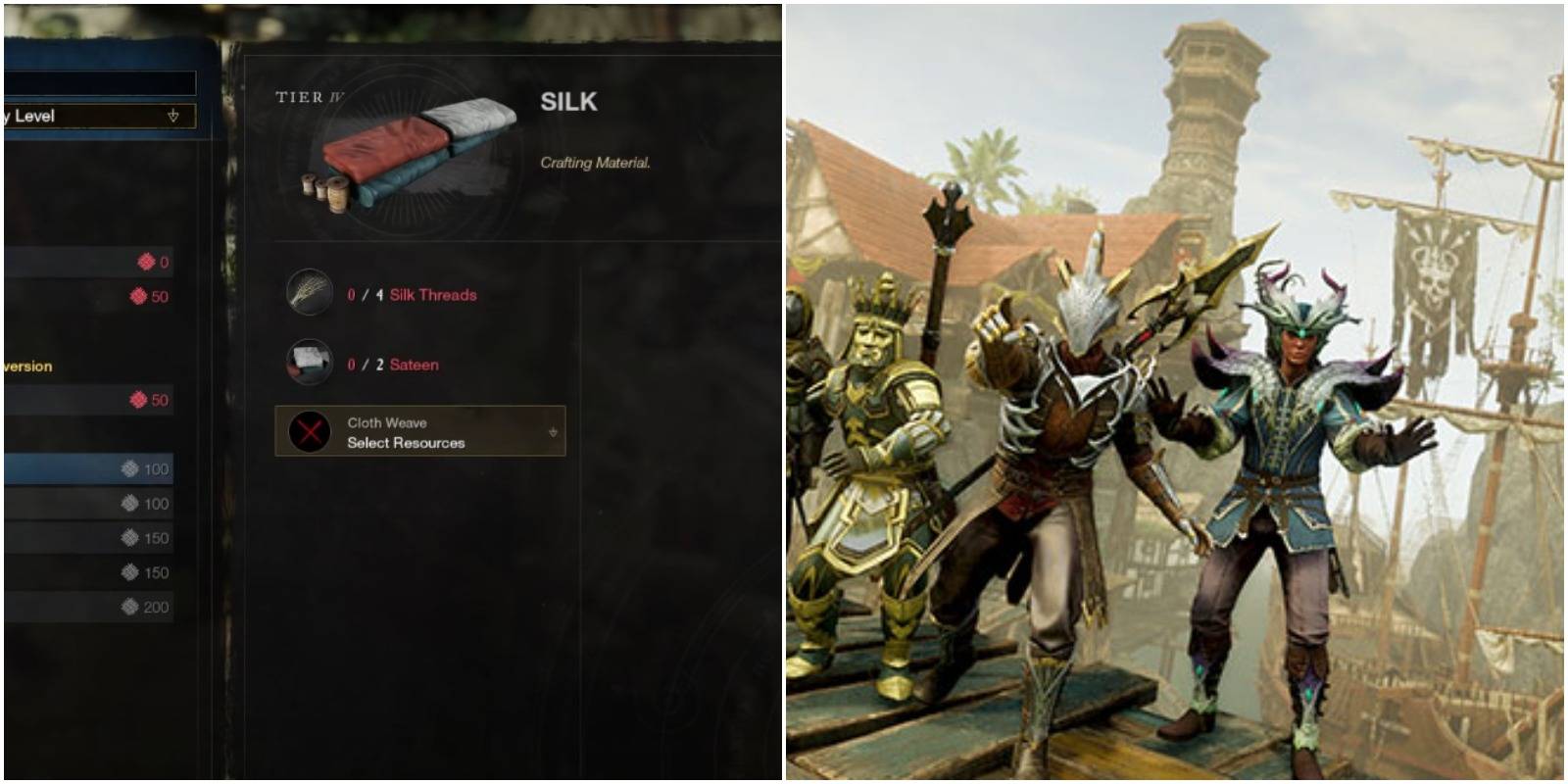Viewport: 1568px width, 784px height.
Task: Click the Conversion category header
Action: coord(26,365)
